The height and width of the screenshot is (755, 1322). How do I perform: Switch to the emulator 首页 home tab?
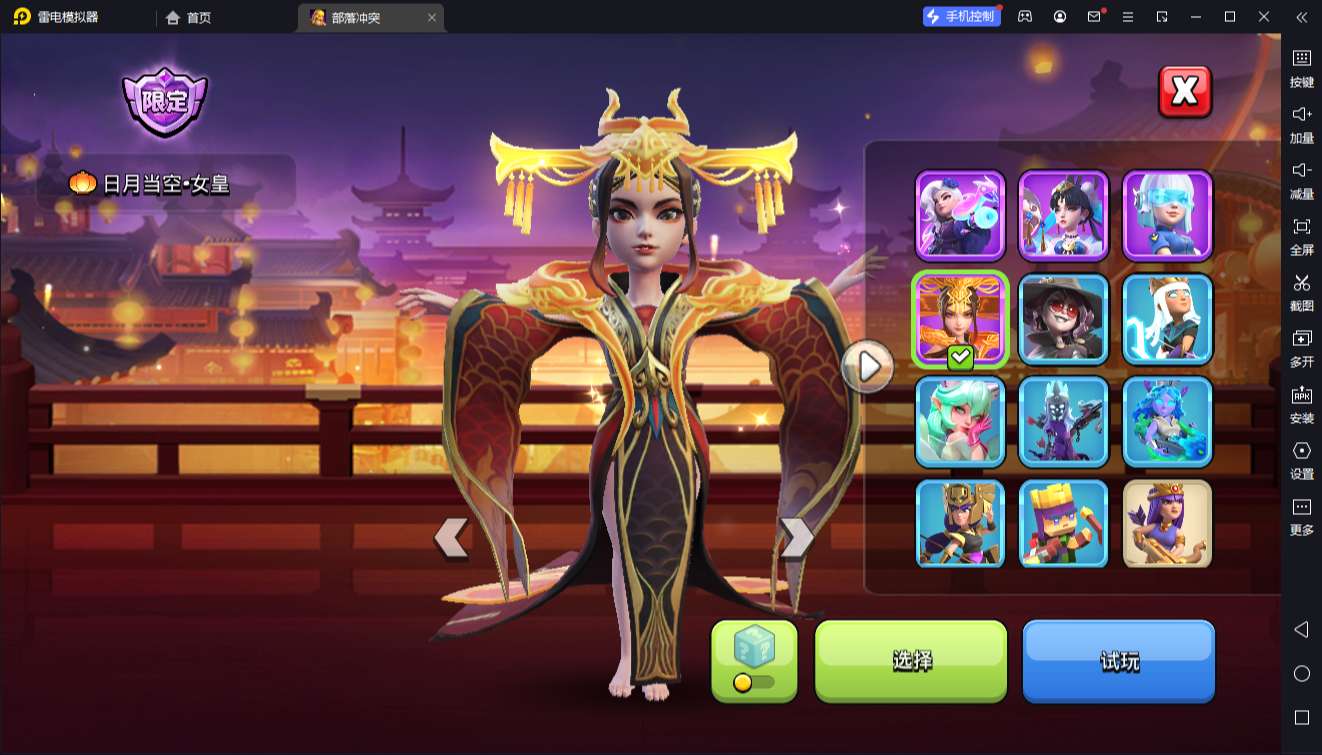click(188, 17)
